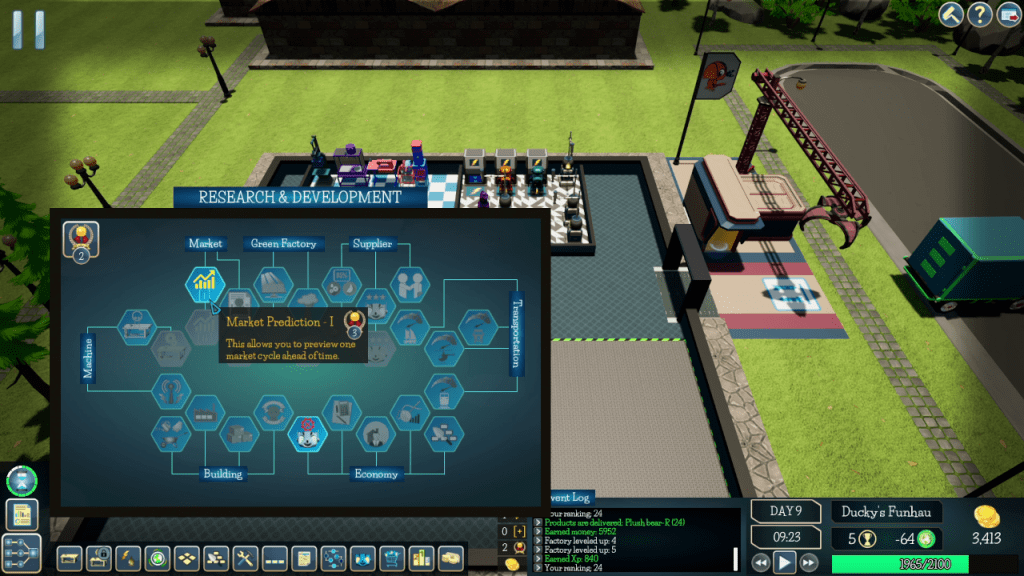
Task: Open the report document side button
Action: (x=21, y=515)
